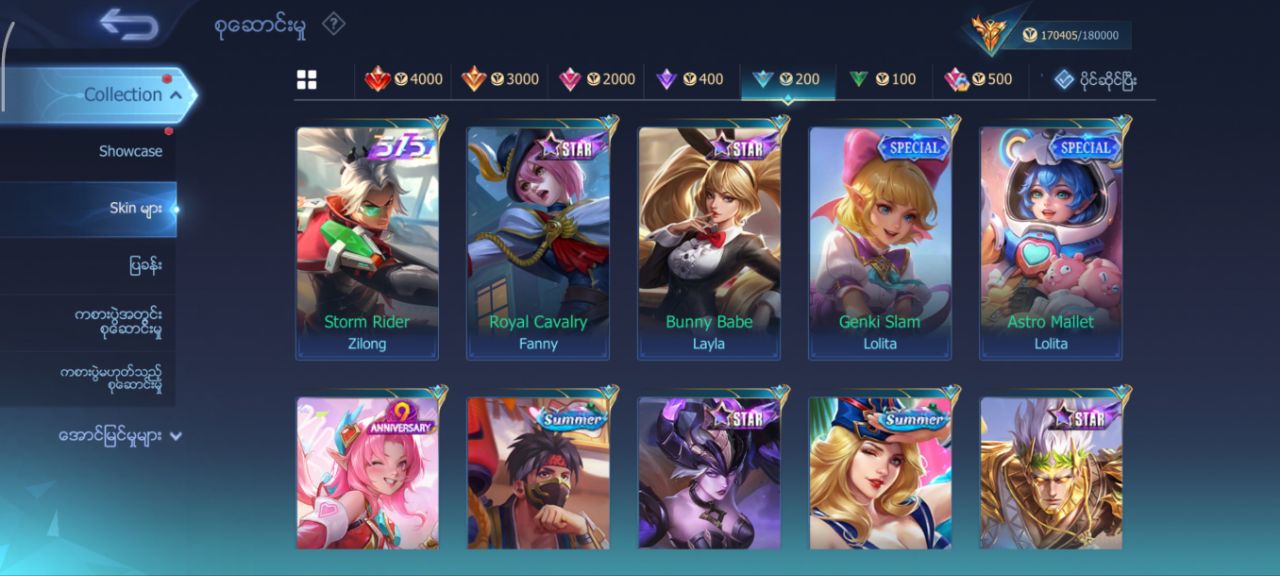Open the Showcase menu entry
The height and width of the screenshot is (576, 1280).
click(130, 151)
